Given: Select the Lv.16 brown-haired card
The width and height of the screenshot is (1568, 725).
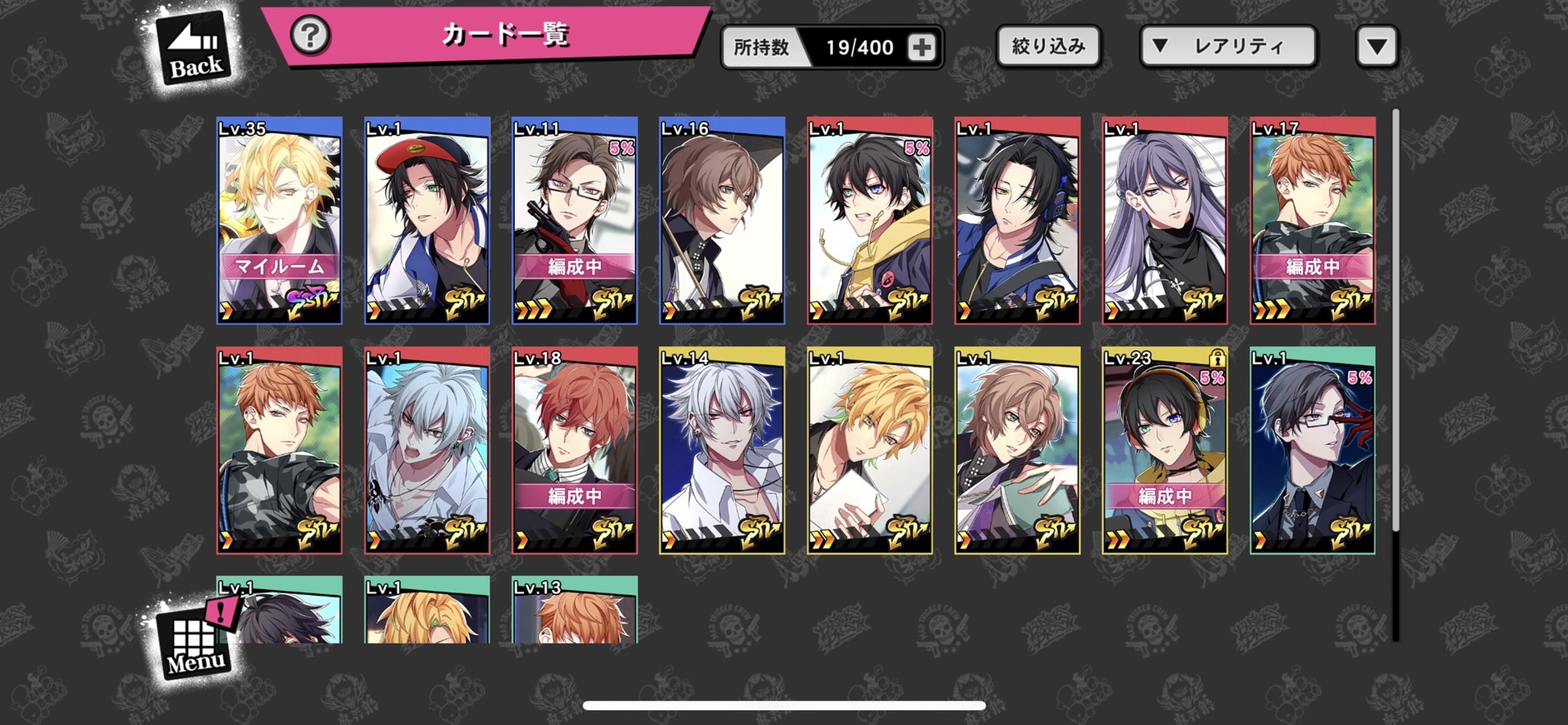Looking at the screenshot, I should click(722, 221).
